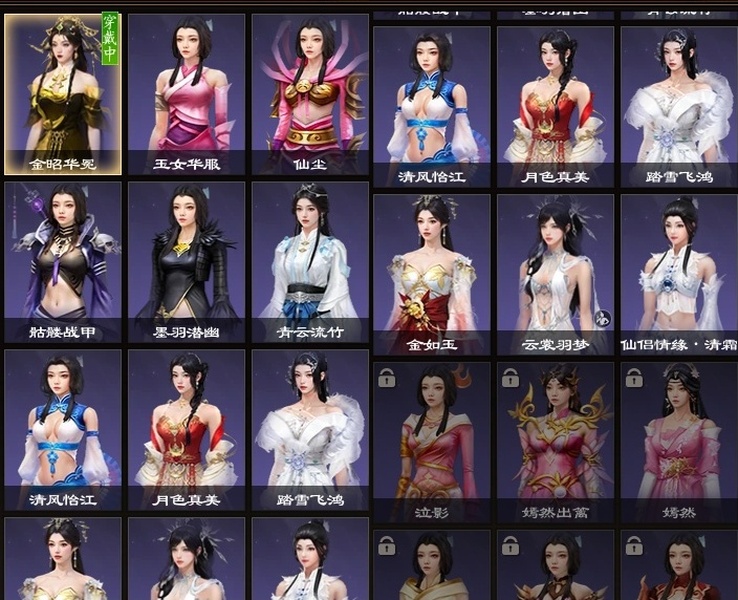This screenshot has width=738, height=600.
Task: Pick the 仙尘 outfit tile
Action: click(309, 92)
